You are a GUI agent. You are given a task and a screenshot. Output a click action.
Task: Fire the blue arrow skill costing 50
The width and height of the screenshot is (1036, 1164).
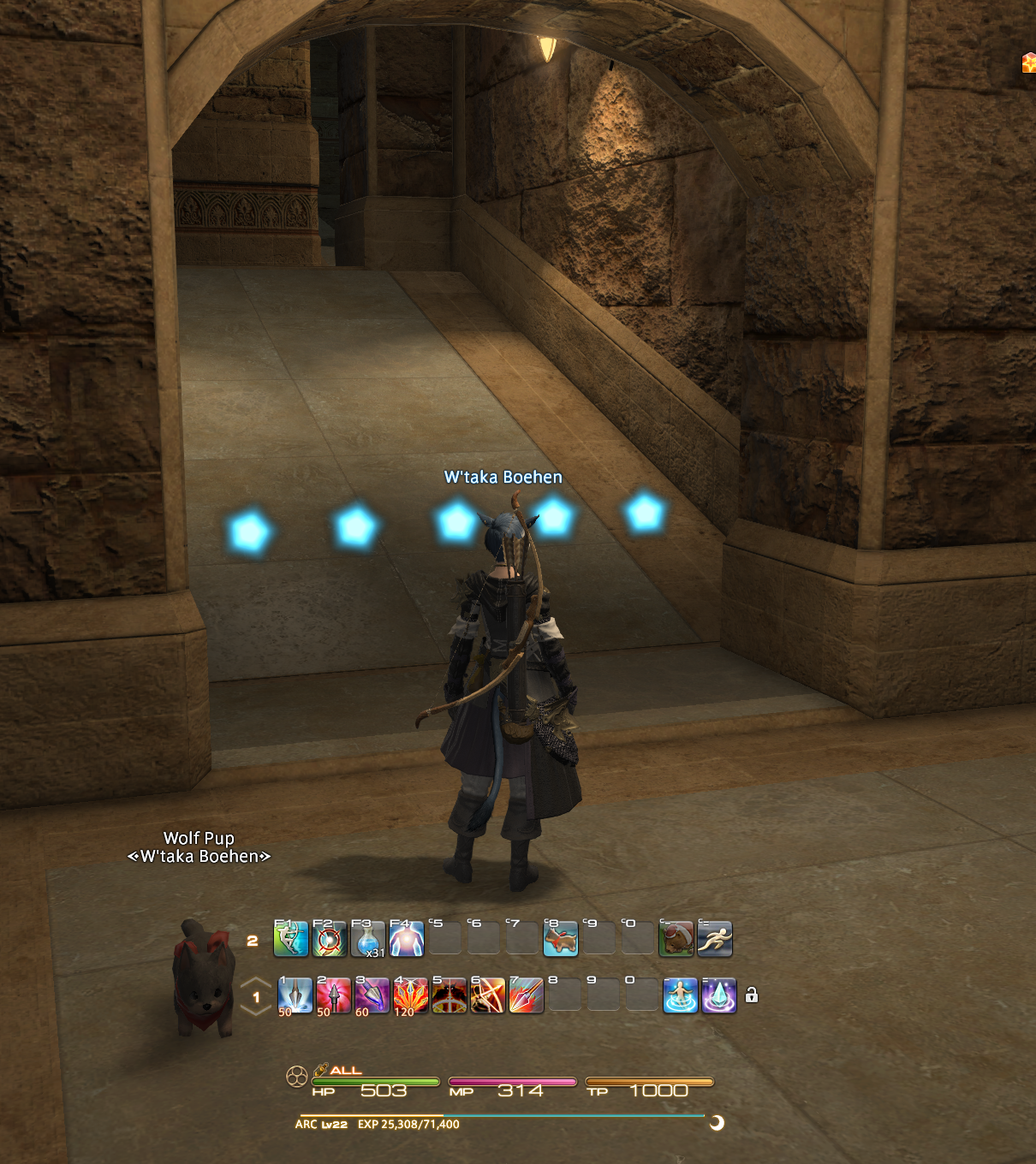coord(295,996)
